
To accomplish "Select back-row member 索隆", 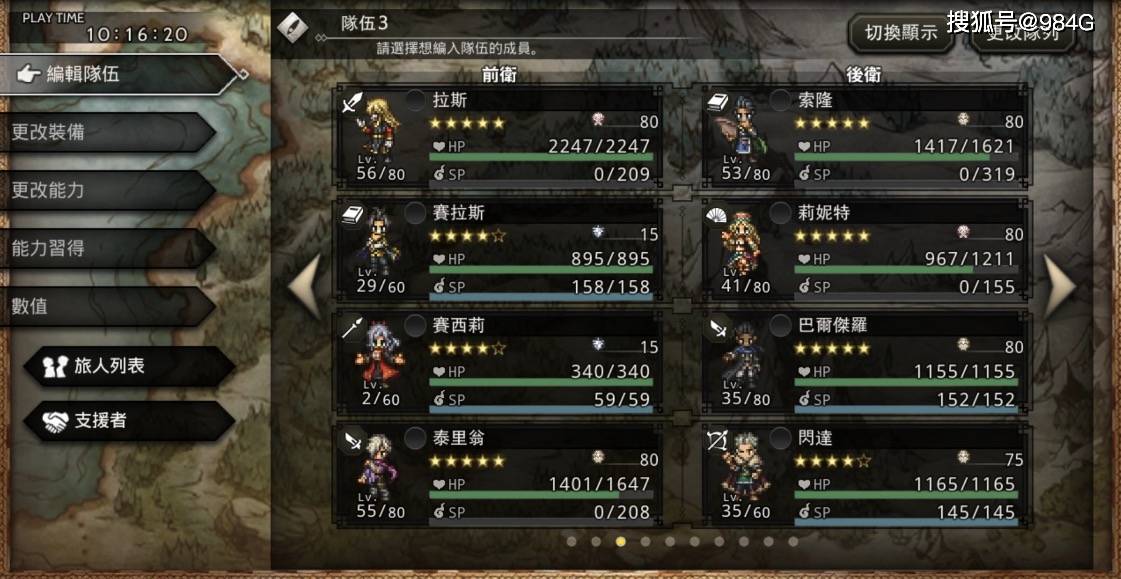I will point(865,136).
